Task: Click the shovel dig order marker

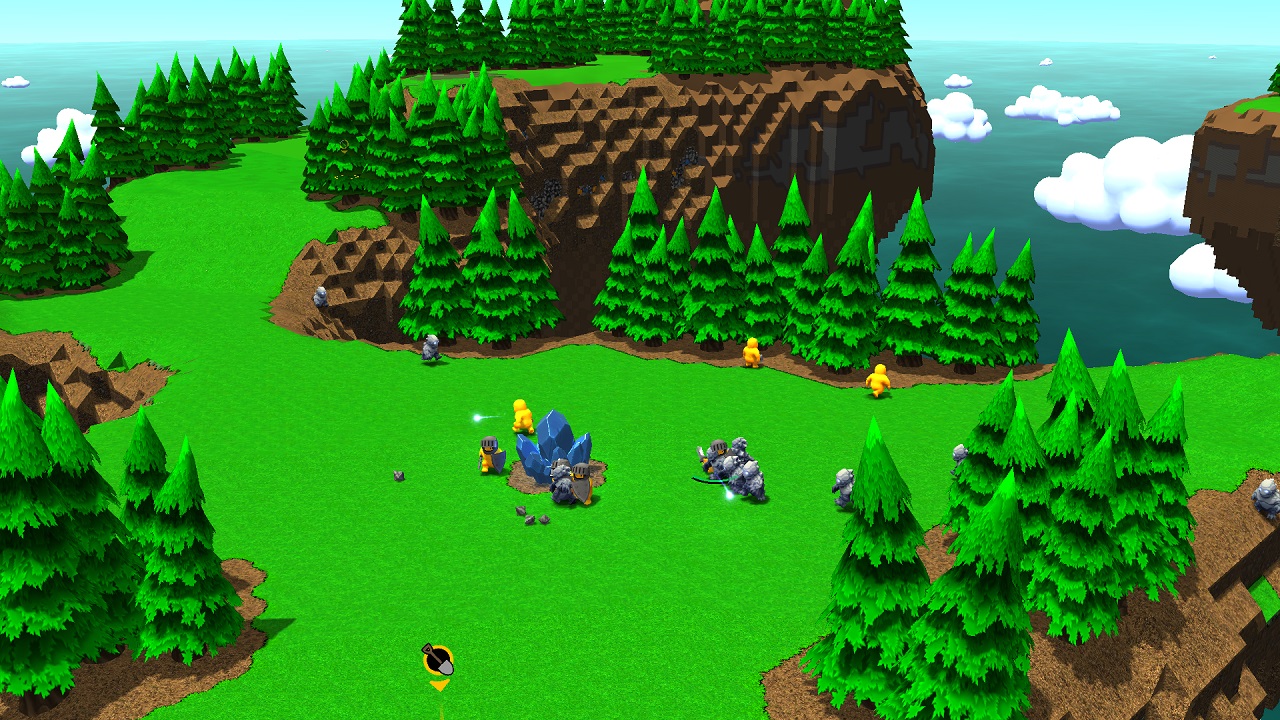Action: coord(437,660)
